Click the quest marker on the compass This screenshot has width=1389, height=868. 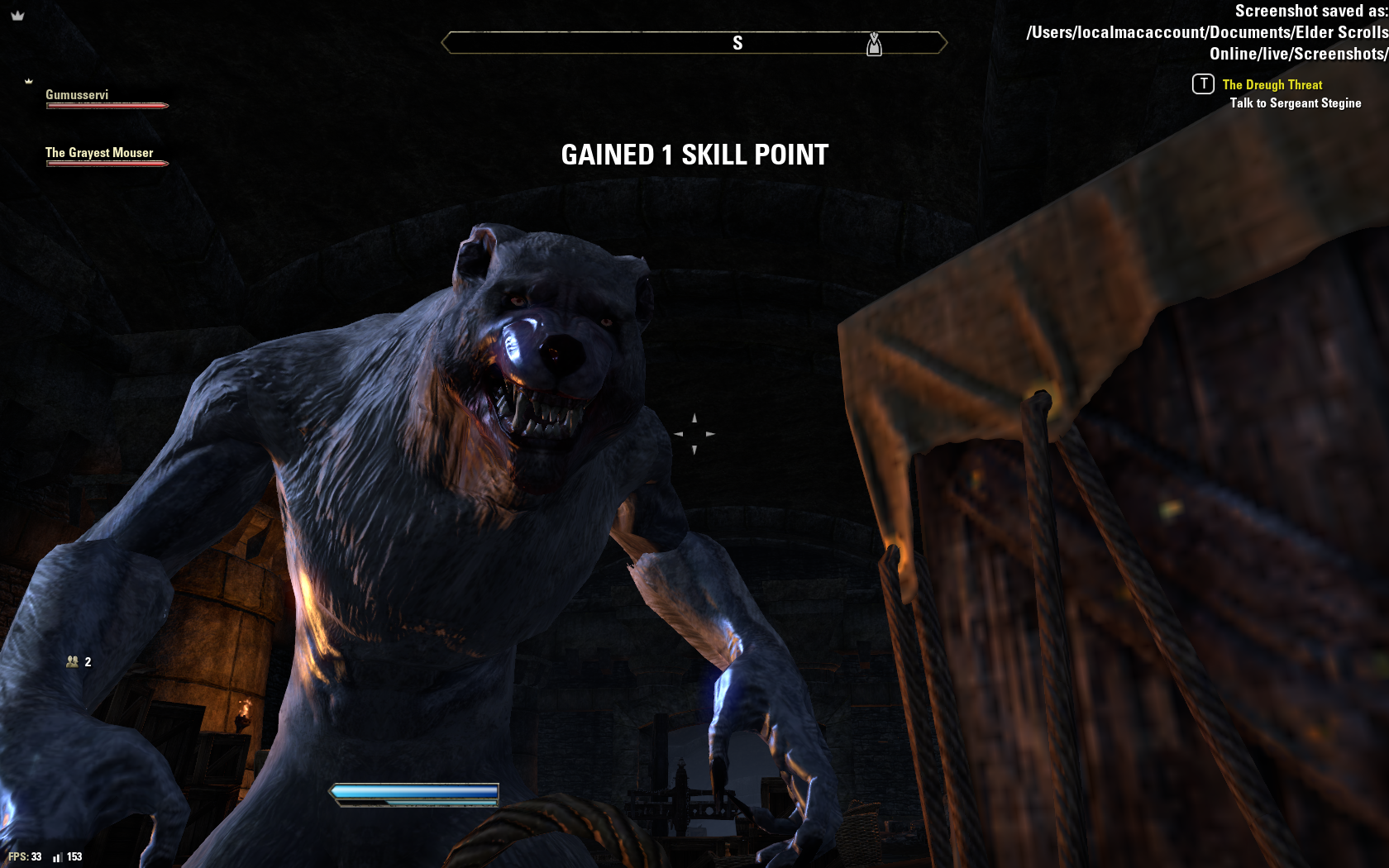click(x=874, y=44)
